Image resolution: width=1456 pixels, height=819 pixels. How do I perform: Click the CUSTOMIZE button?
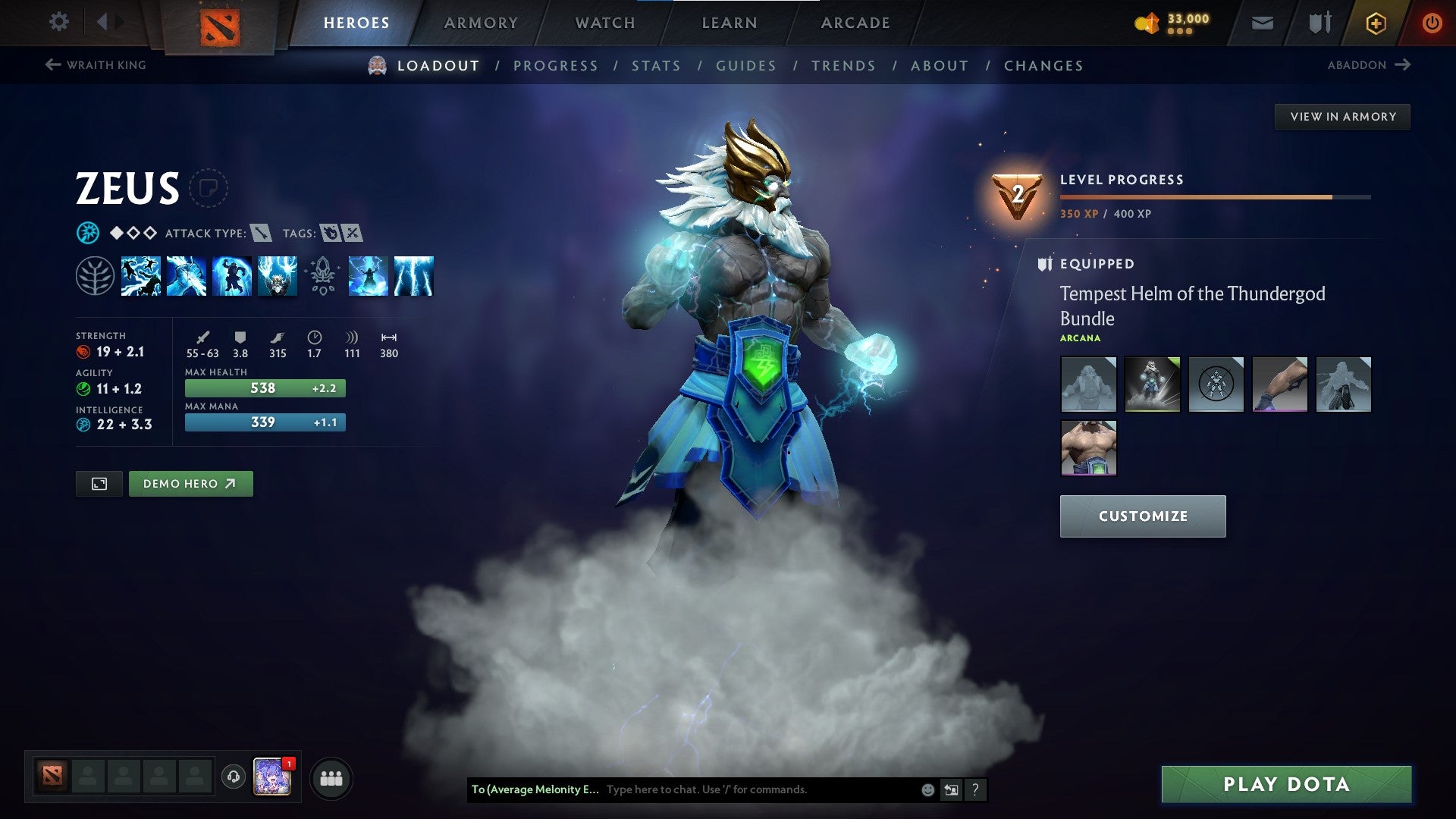click(x=1142, y=516)
